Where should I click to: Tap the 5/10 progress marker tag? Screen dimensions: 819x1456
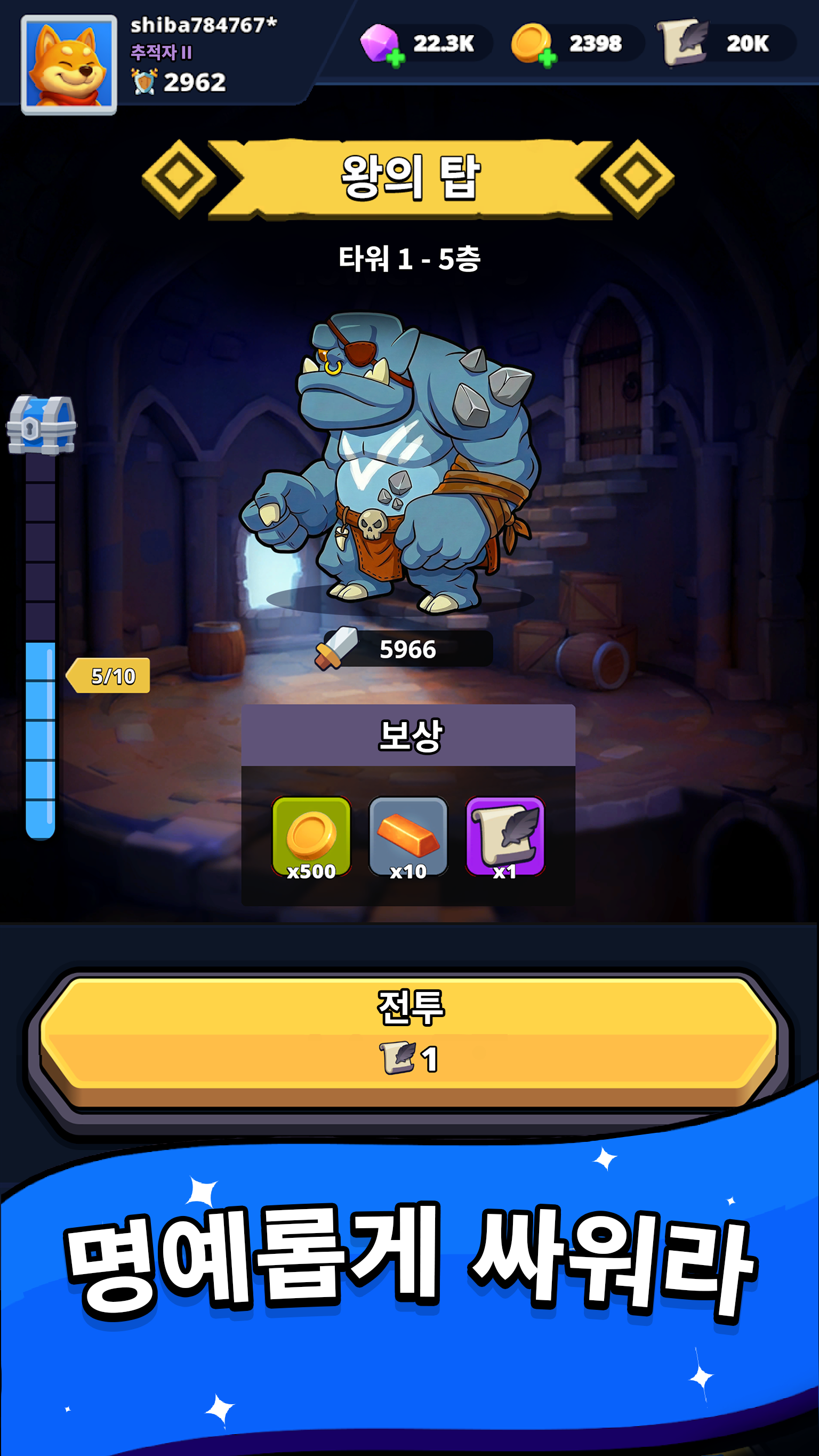[107, 675]
